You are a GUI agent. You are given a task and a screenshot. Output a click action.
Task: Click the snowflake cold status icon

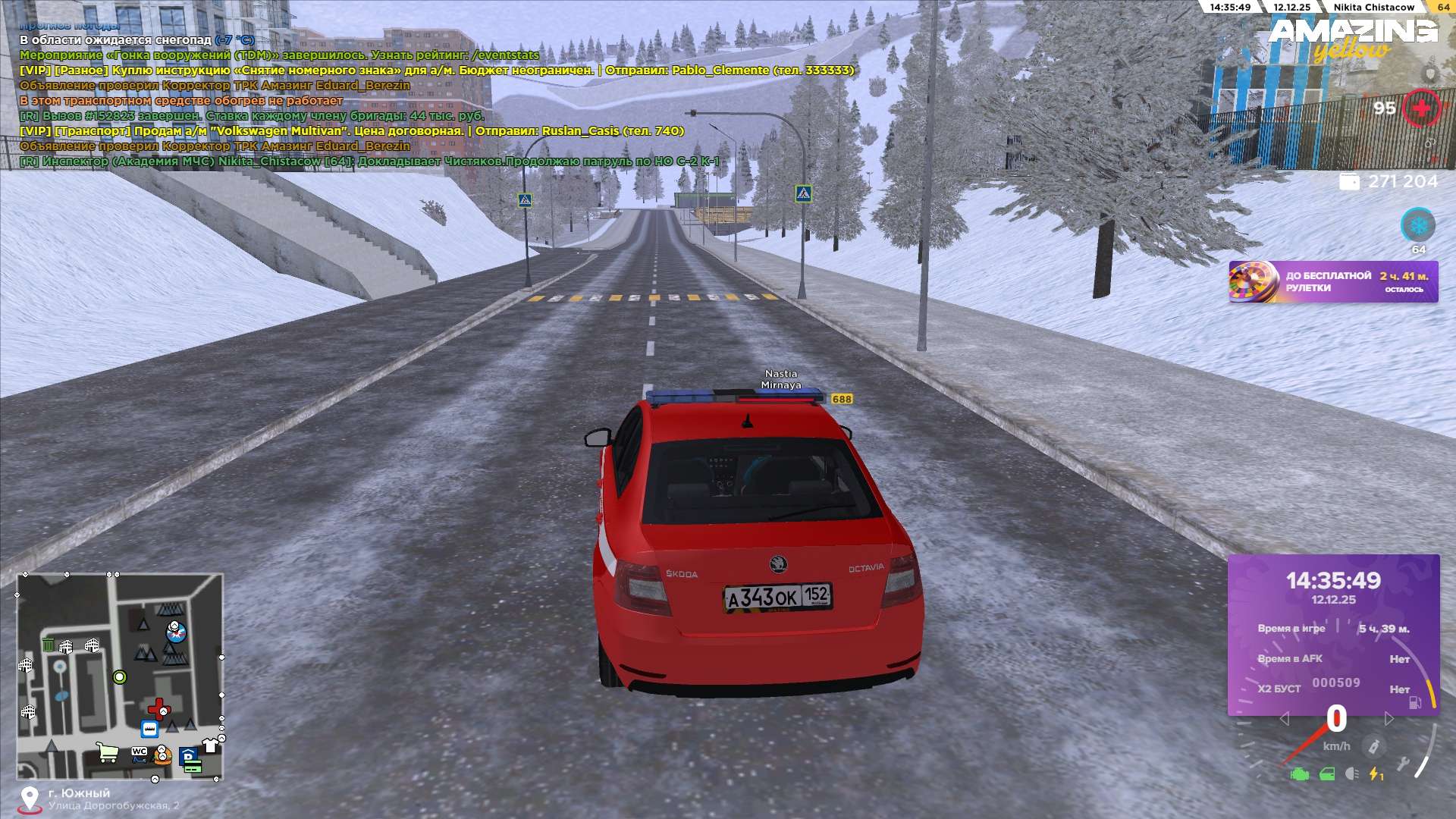(x=1417, y=225)
